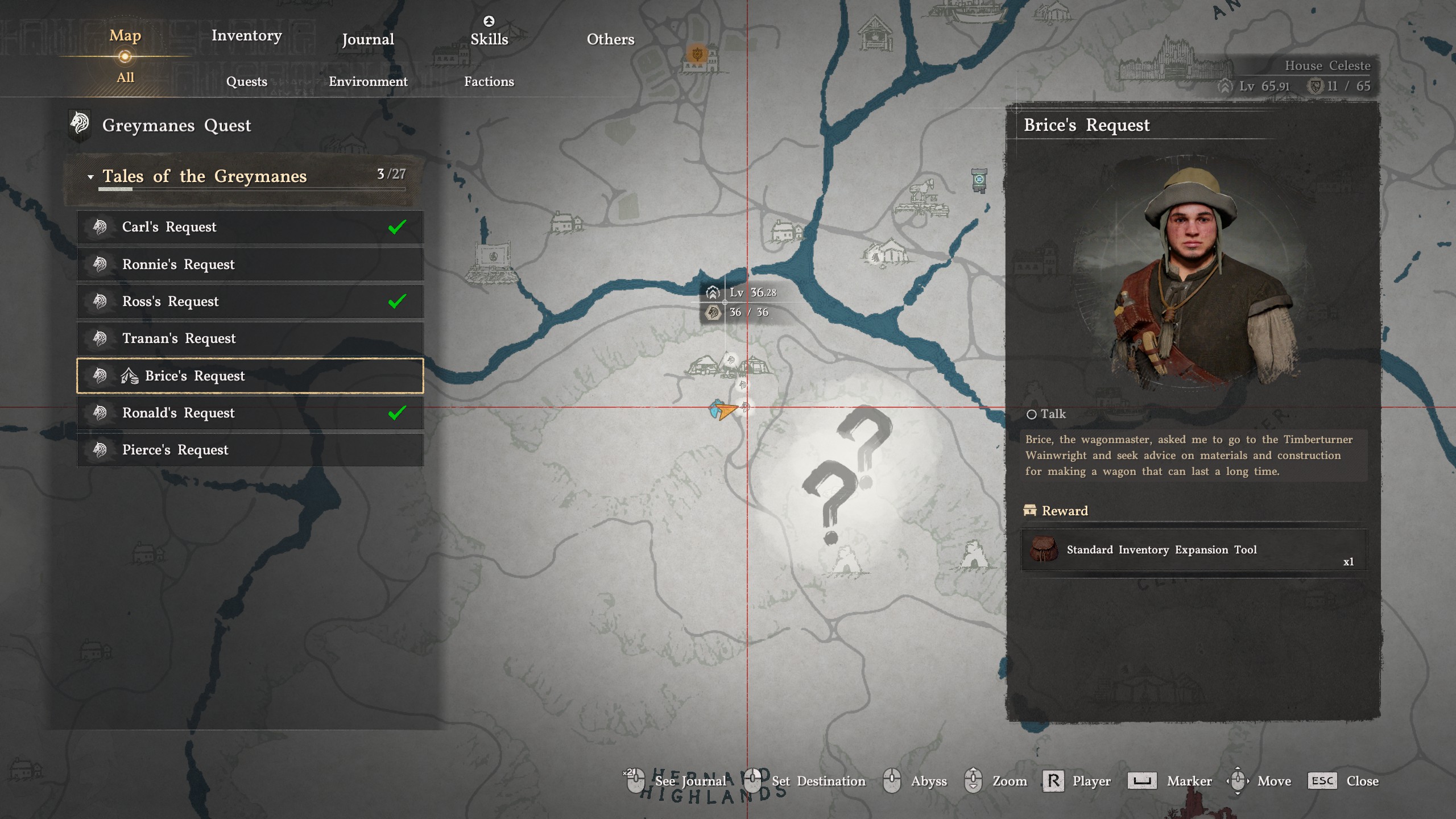Click the tent tracking icon beside Brice's Request

click(130, 376)
